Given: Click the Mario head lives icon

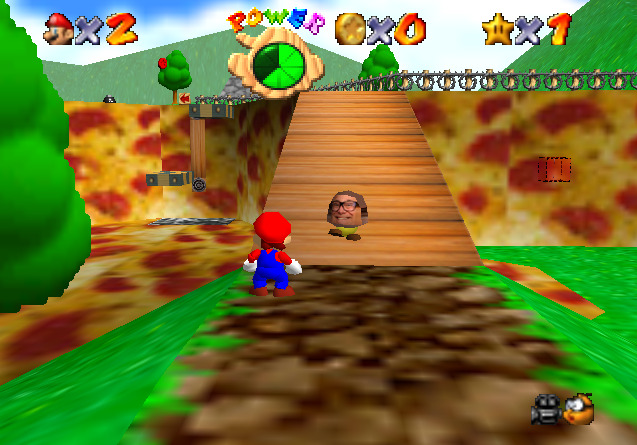Looking at the screenshot, I should pos(59,29).
